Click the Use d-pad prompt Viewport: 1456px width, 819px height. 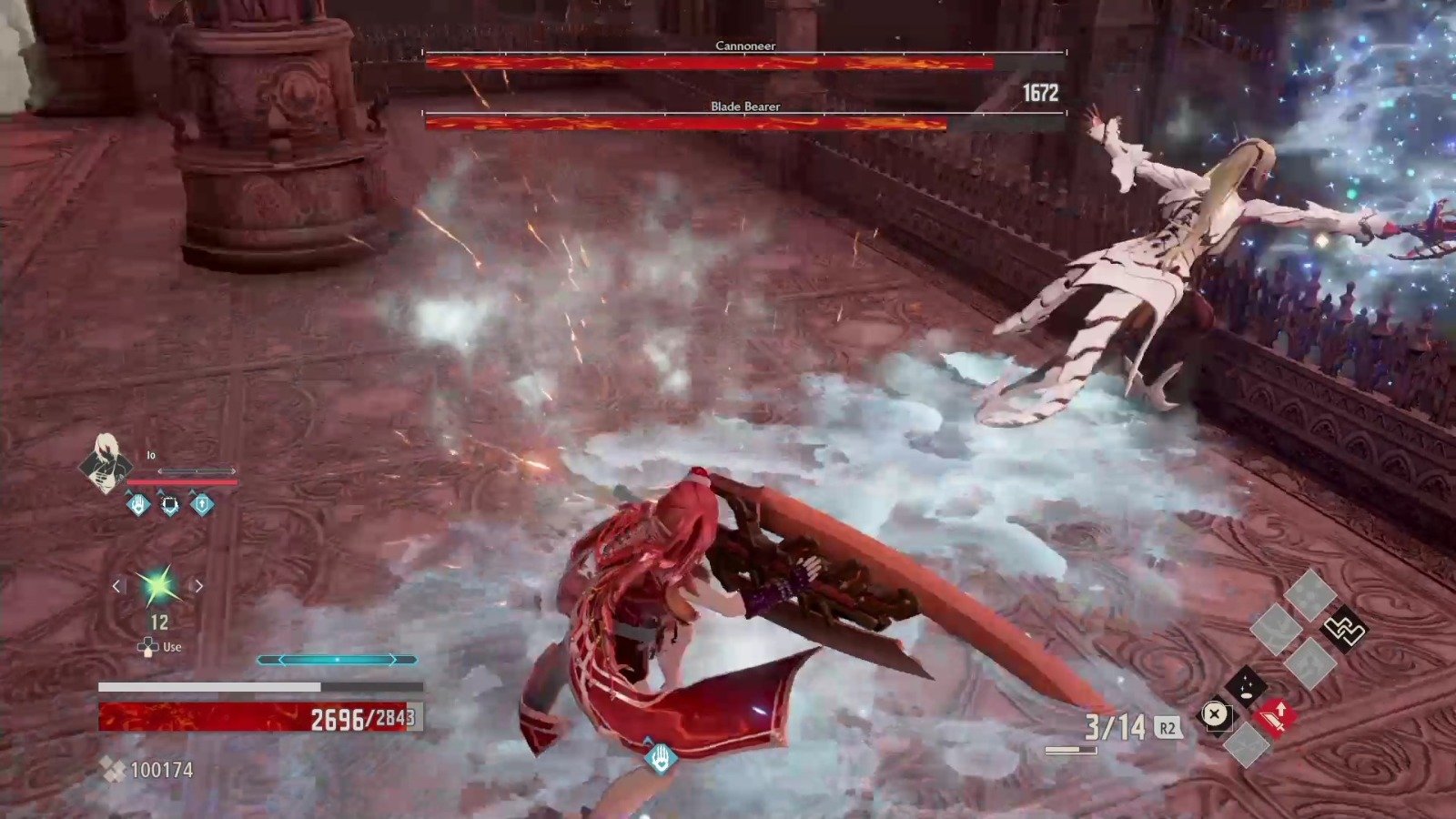157,647
